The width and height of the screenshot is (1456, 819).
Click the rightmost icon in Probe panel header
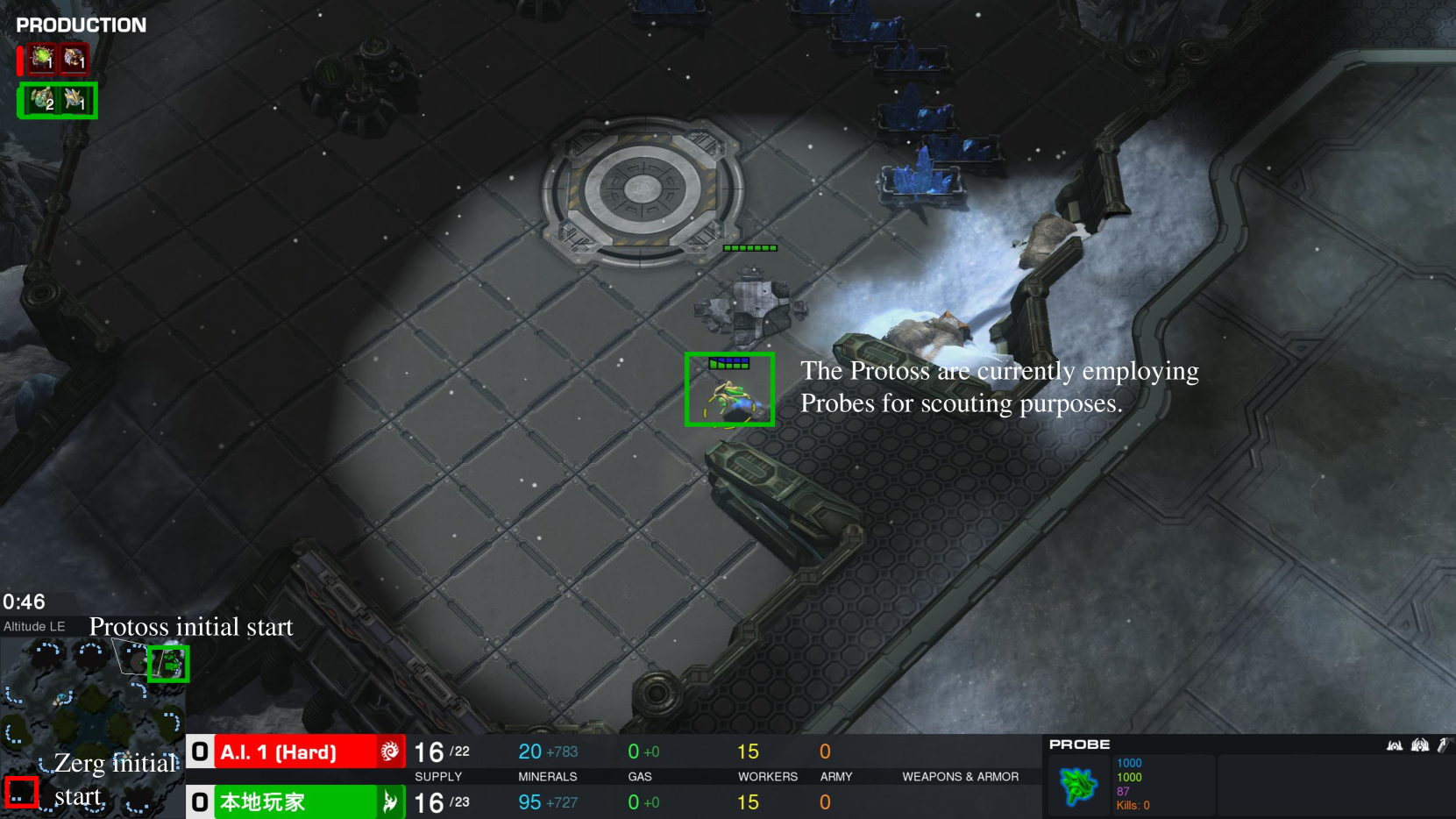[x=1445, y=745]
